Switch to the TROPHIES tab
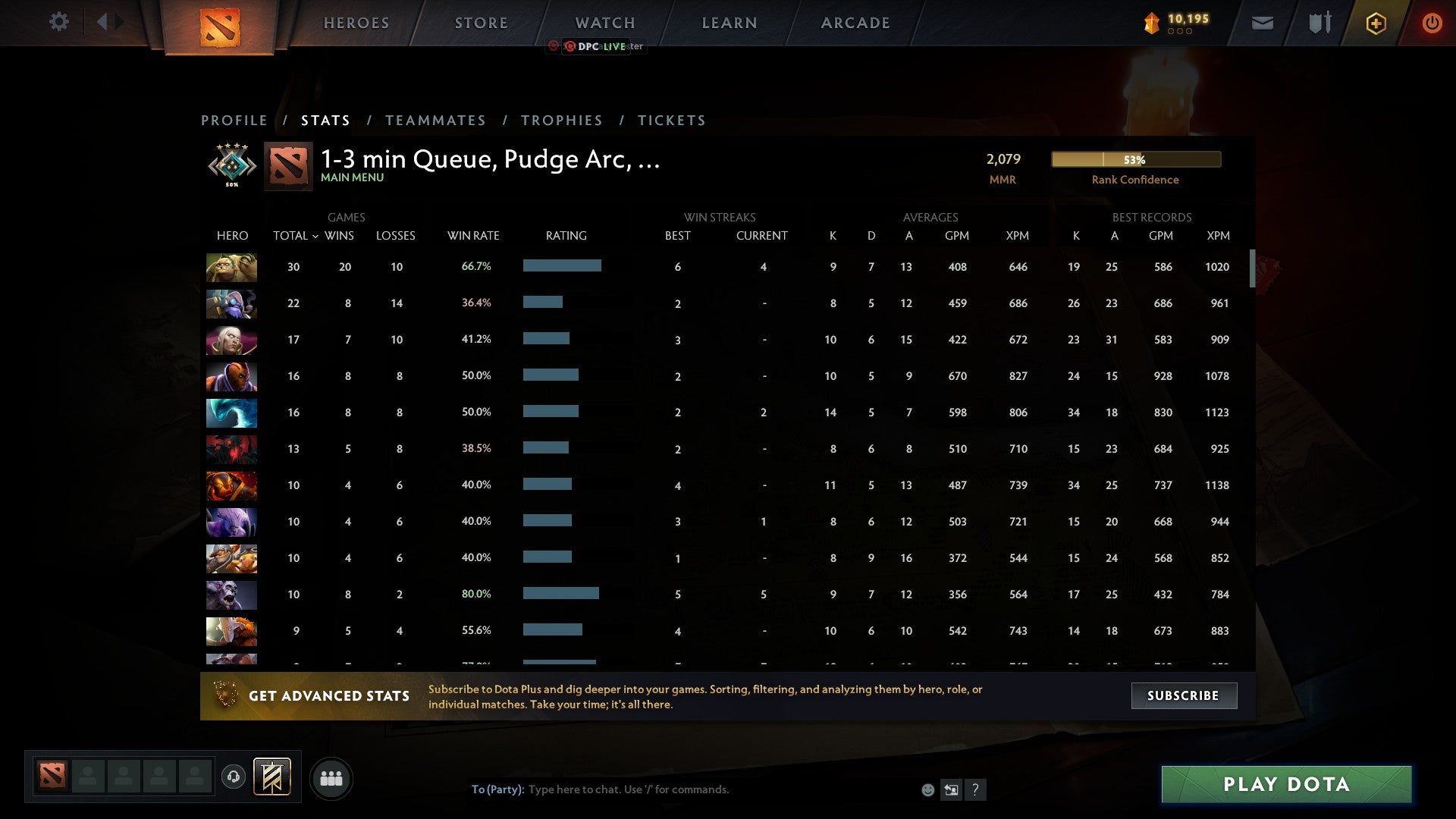The image size is (1456, 819). coord(562,120)
